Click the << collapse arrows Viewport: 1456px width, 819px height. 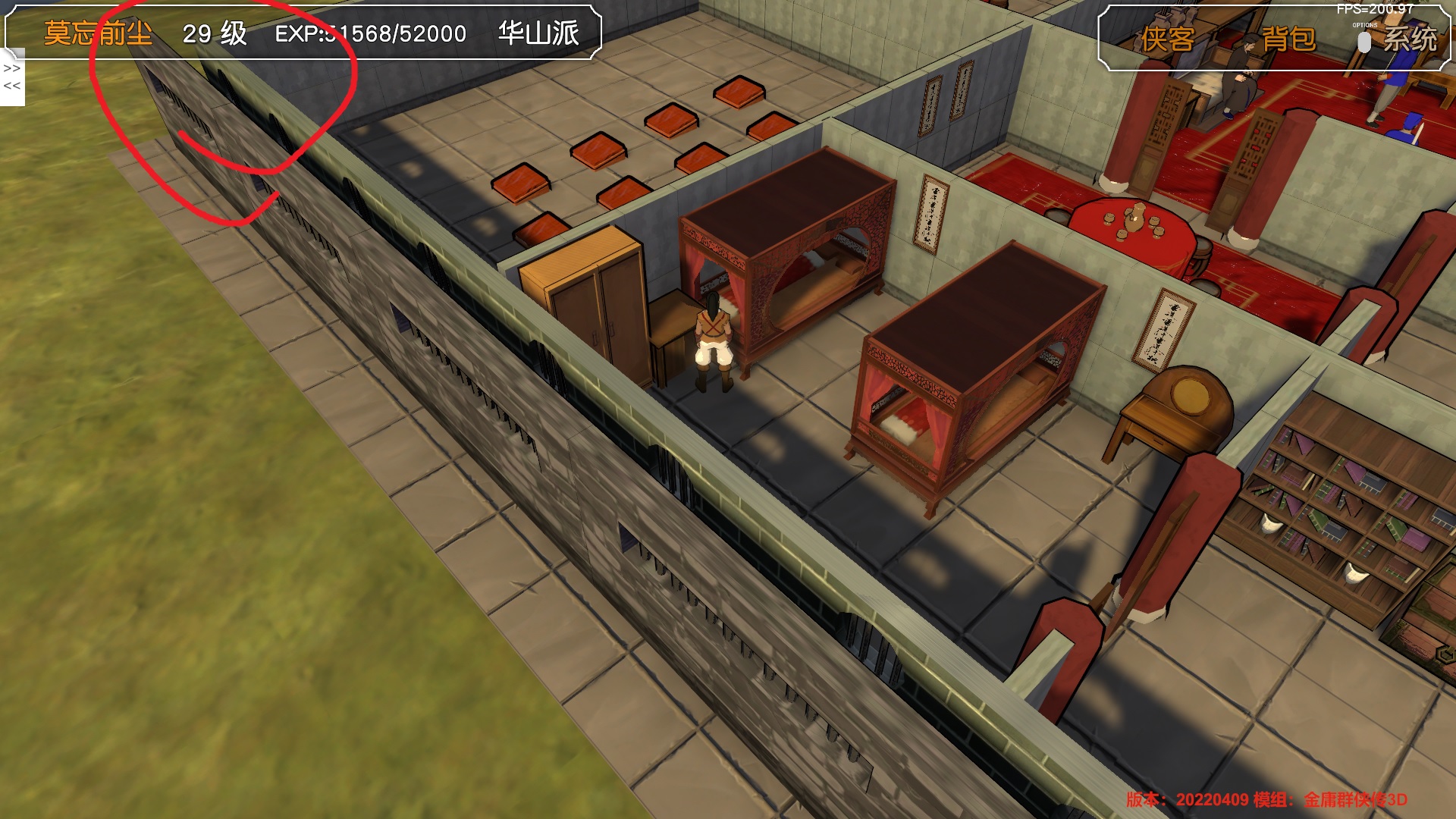[x=12, y=86]
